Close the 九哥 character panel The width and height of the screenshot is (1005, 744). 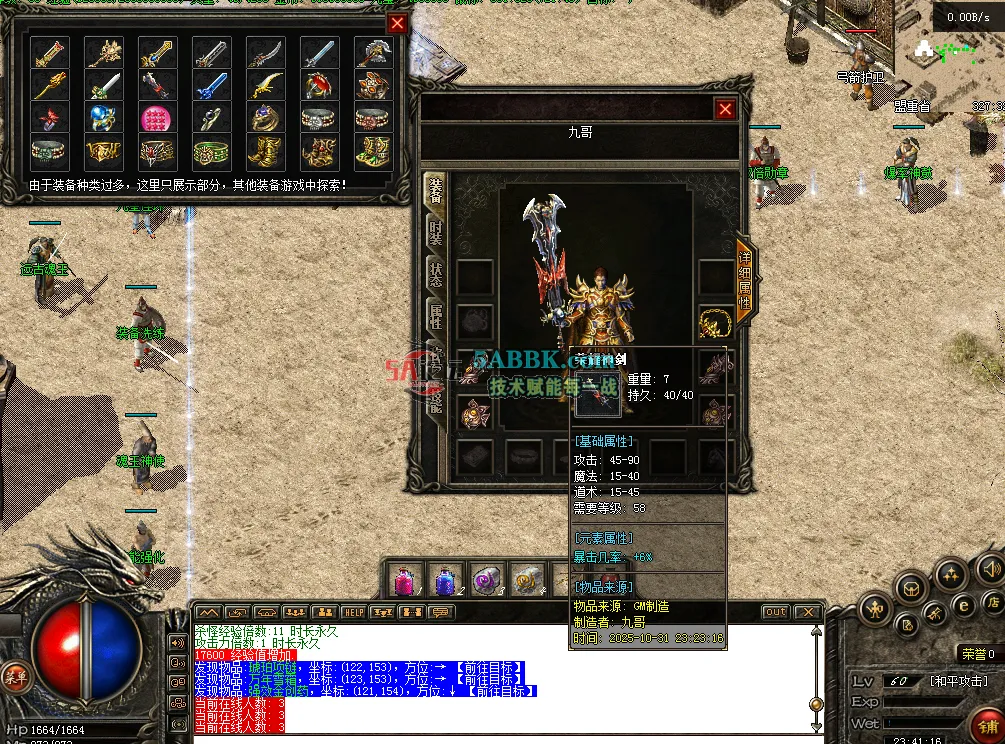click(x=725, y=109)
